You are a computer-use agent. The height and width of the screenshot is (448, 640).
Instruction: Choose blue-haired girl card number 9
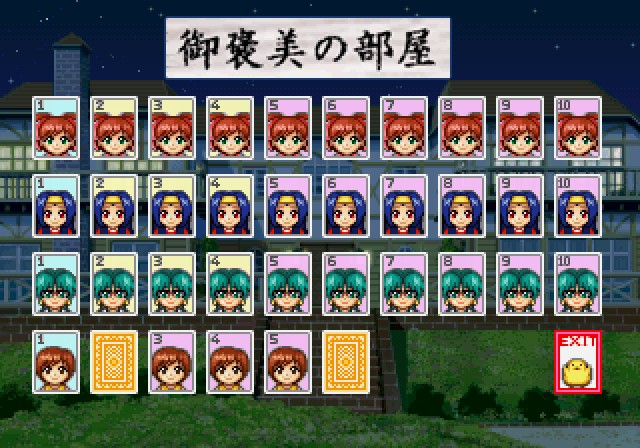click(520, 206)
